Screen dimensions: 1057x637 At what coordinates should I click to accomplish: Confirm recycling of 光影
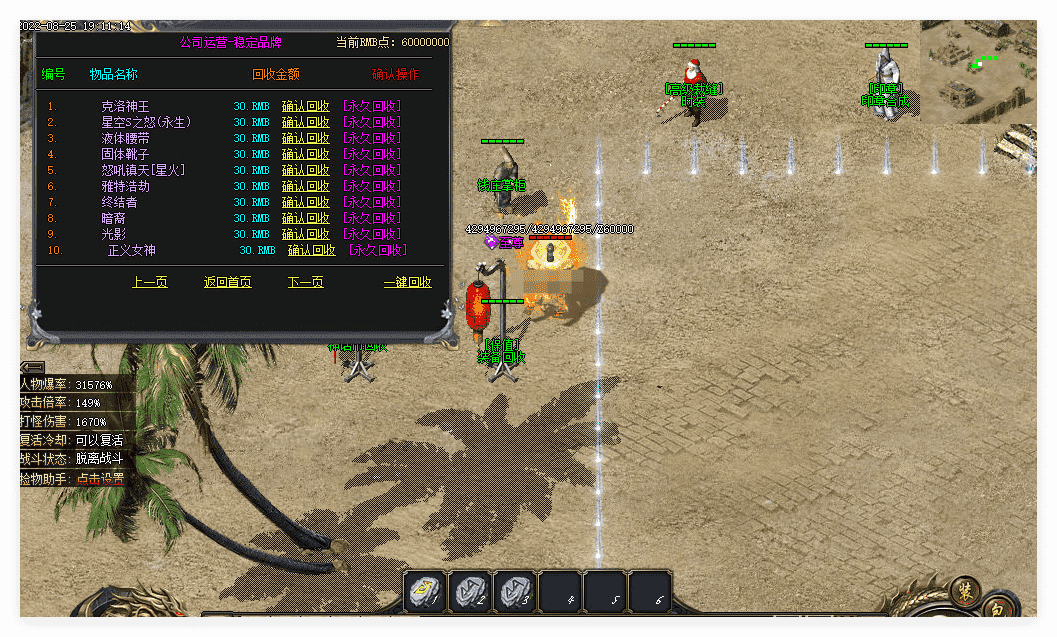[305, 234]
